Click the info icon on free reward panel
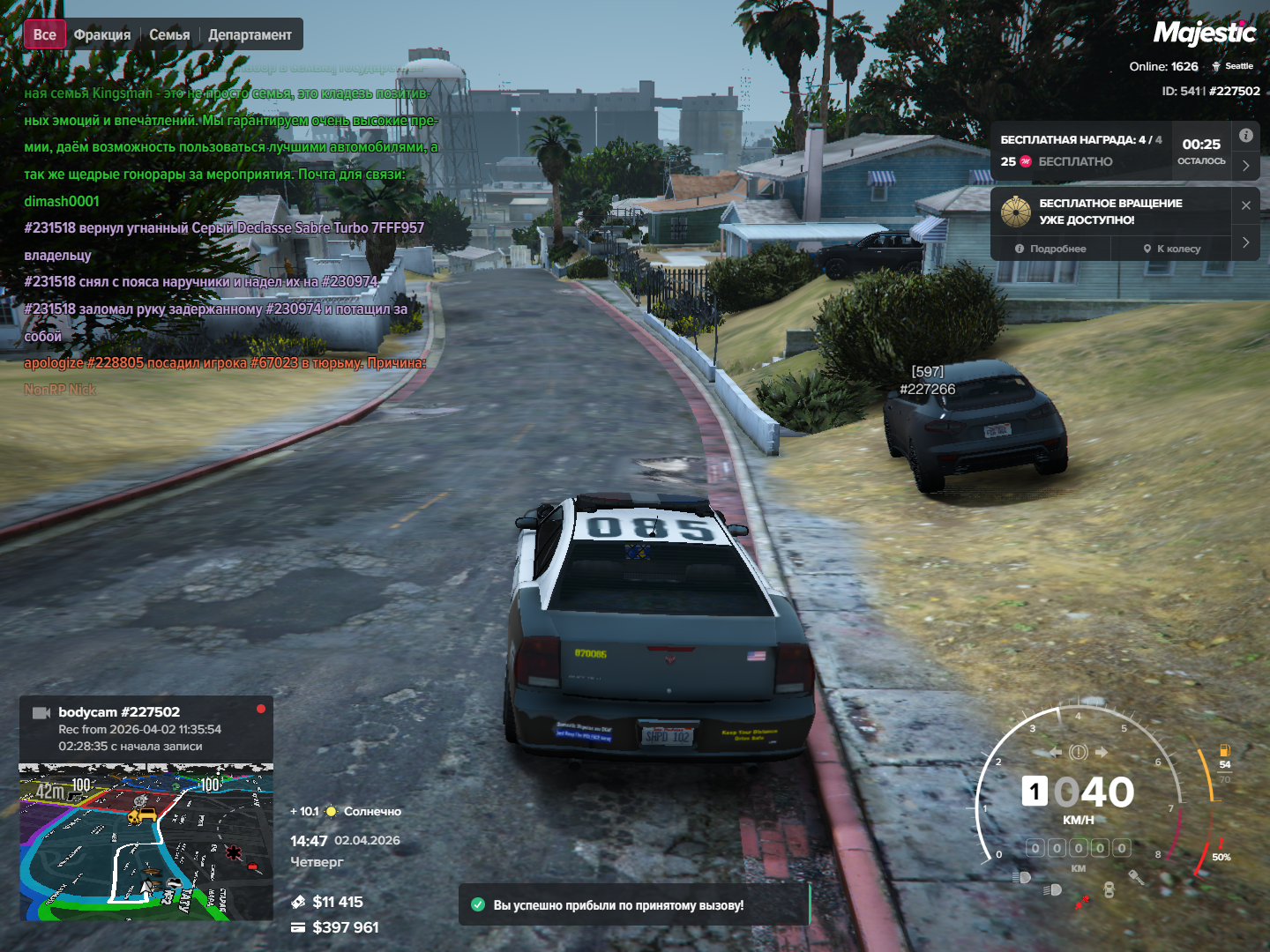1270x952 pixels. [1245, 136]
